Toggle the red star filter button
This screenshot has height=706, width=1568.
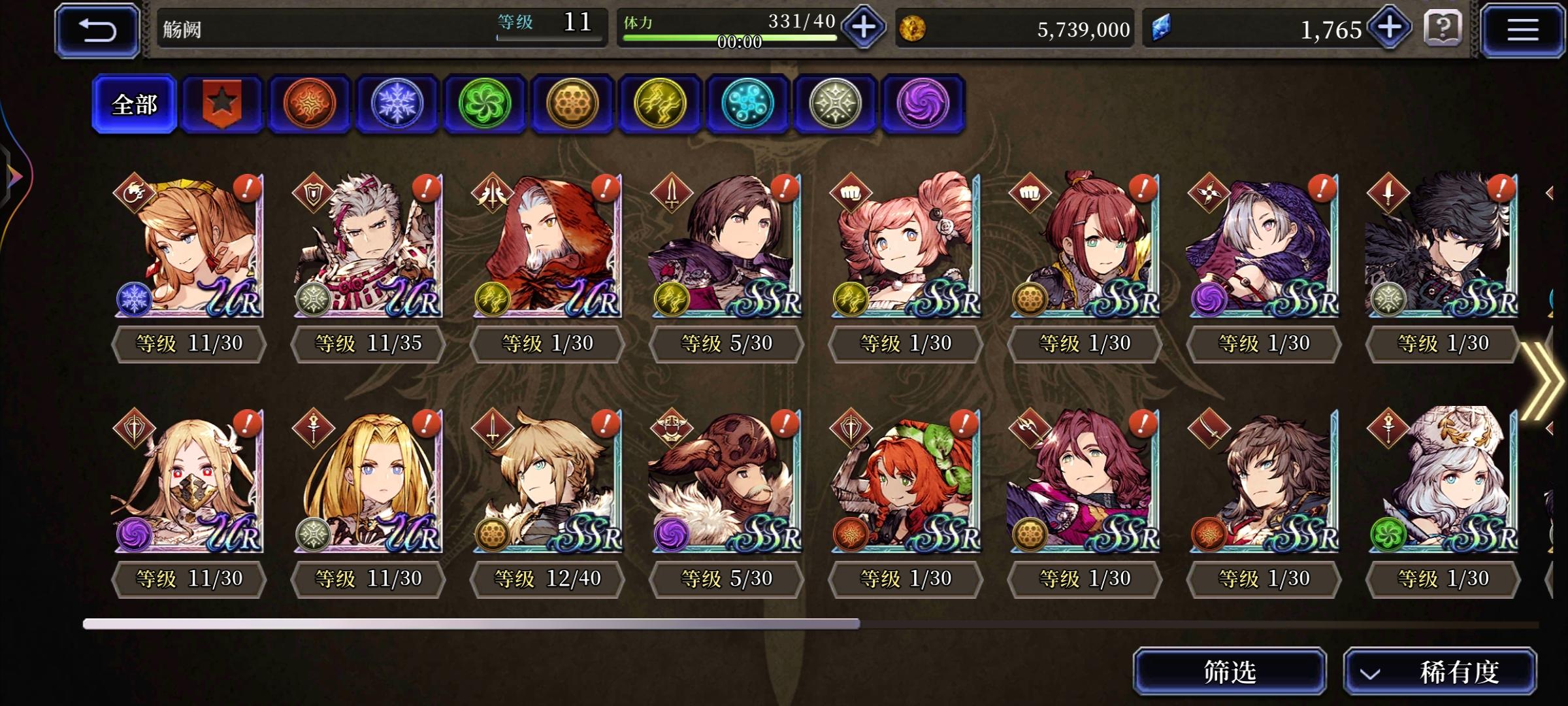tap(221, 104)
